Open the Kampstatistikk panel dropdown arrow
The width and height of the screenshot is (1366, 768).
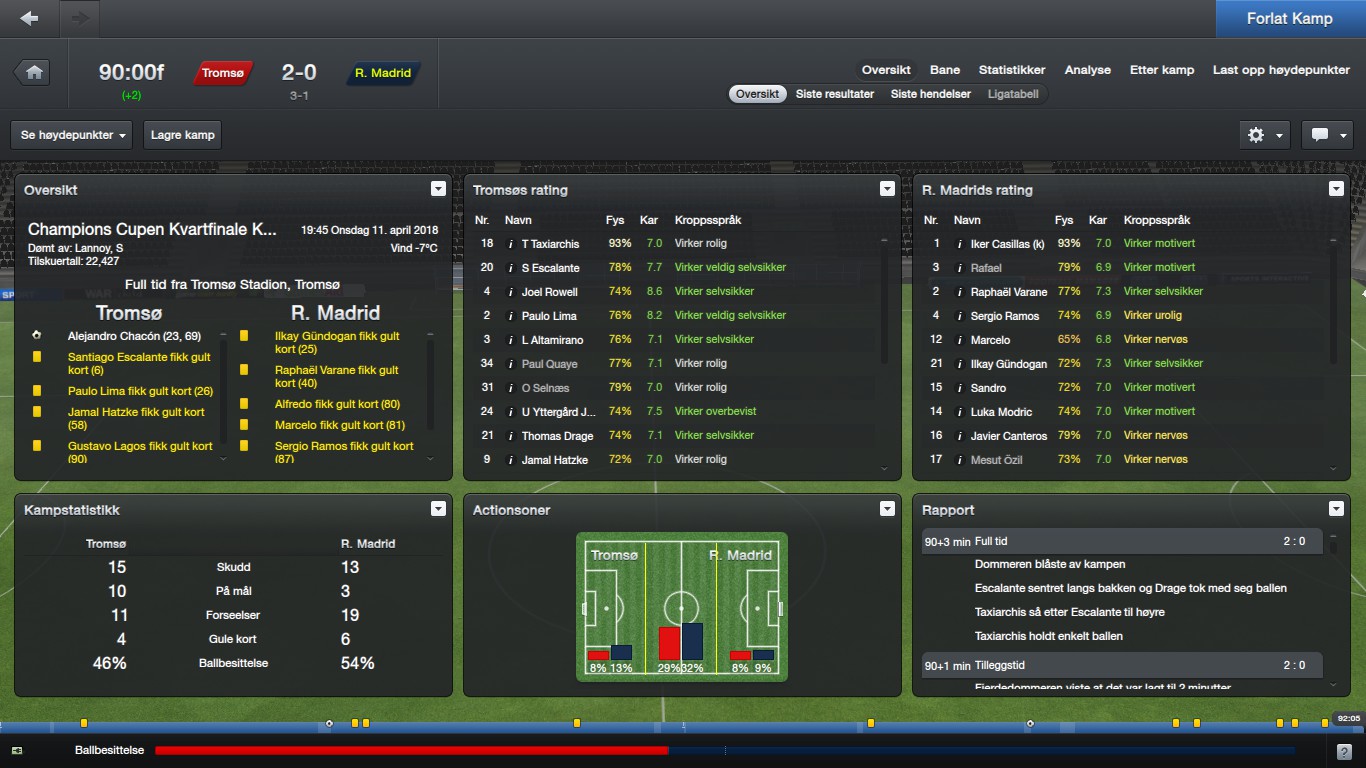pyautogui.click(x=437, y=509)
